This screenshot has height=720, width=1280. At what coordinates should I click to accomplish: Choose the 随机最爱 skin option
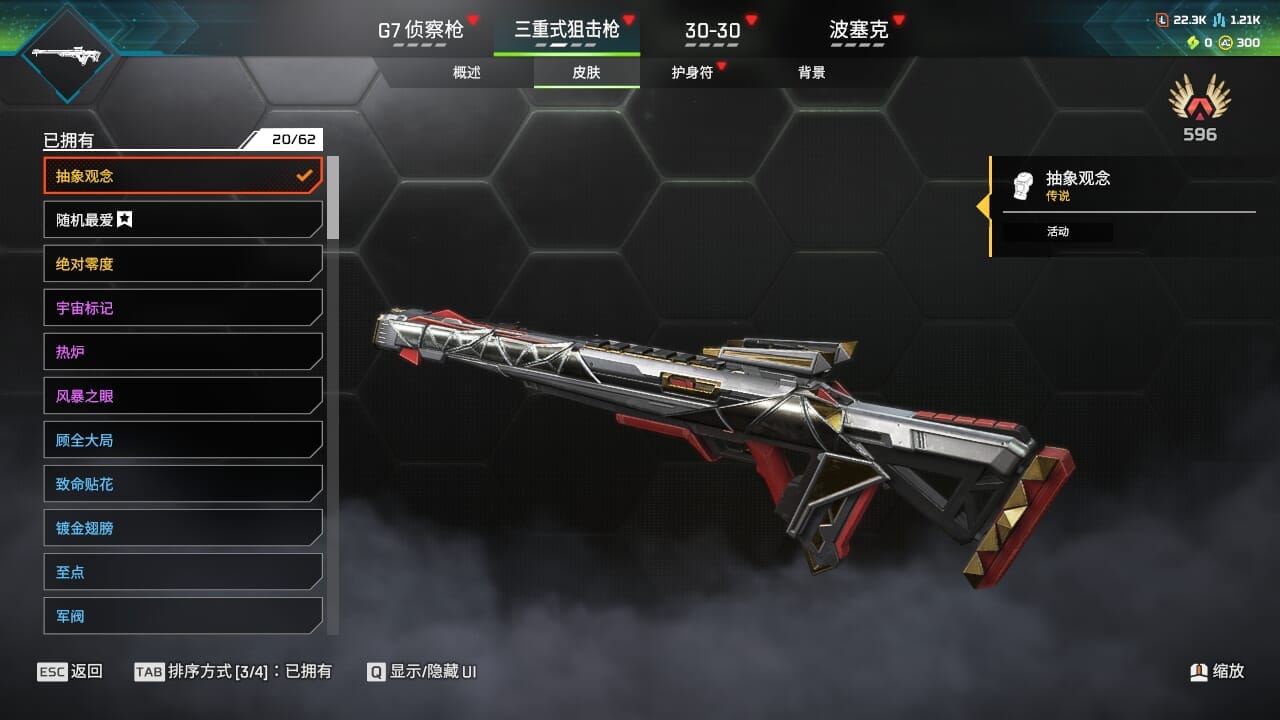(x=183, y=220)
